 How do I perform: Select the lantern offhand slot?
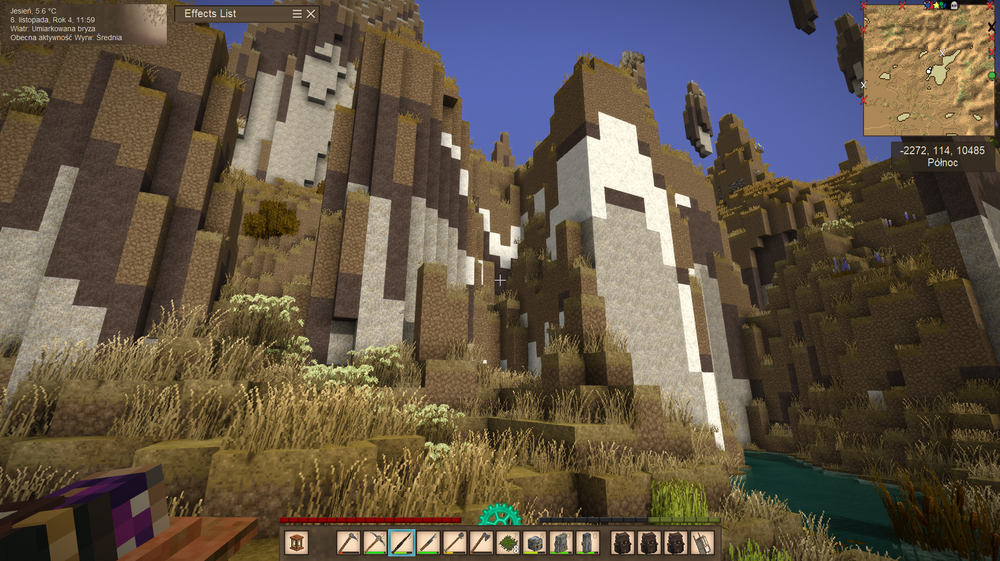pyautogui.click(x=295, y=542)
